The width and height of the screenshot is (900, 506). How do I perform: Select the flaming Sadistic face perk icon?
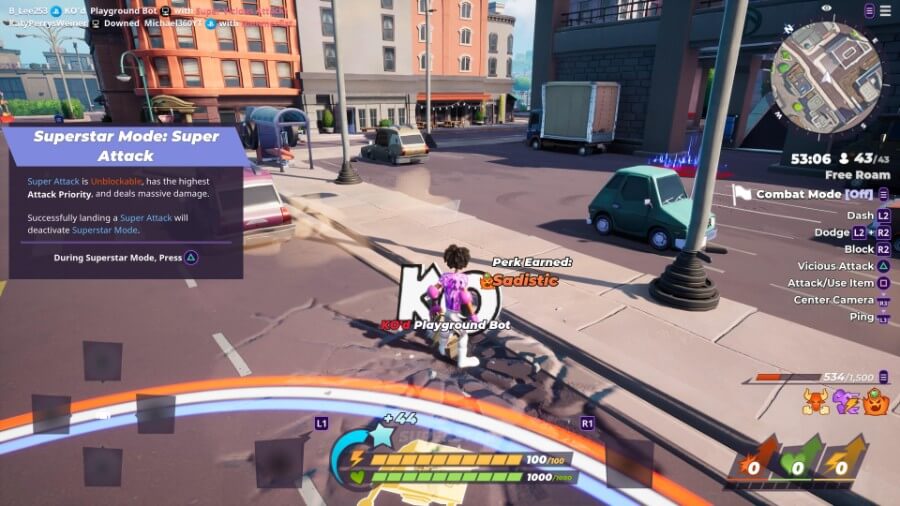(876, 401)
